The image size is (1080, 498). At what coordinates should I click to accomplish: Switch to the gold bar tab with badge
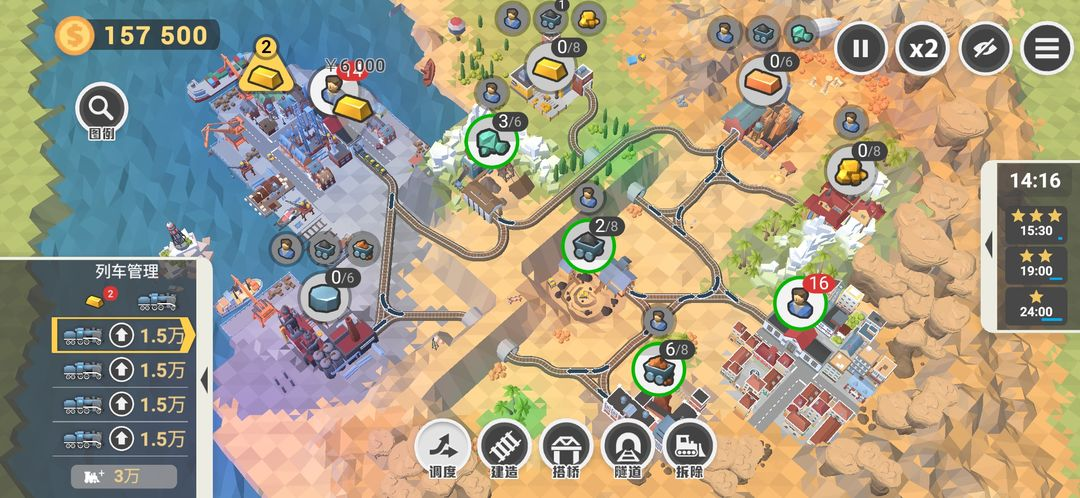[x=93, y=299]
